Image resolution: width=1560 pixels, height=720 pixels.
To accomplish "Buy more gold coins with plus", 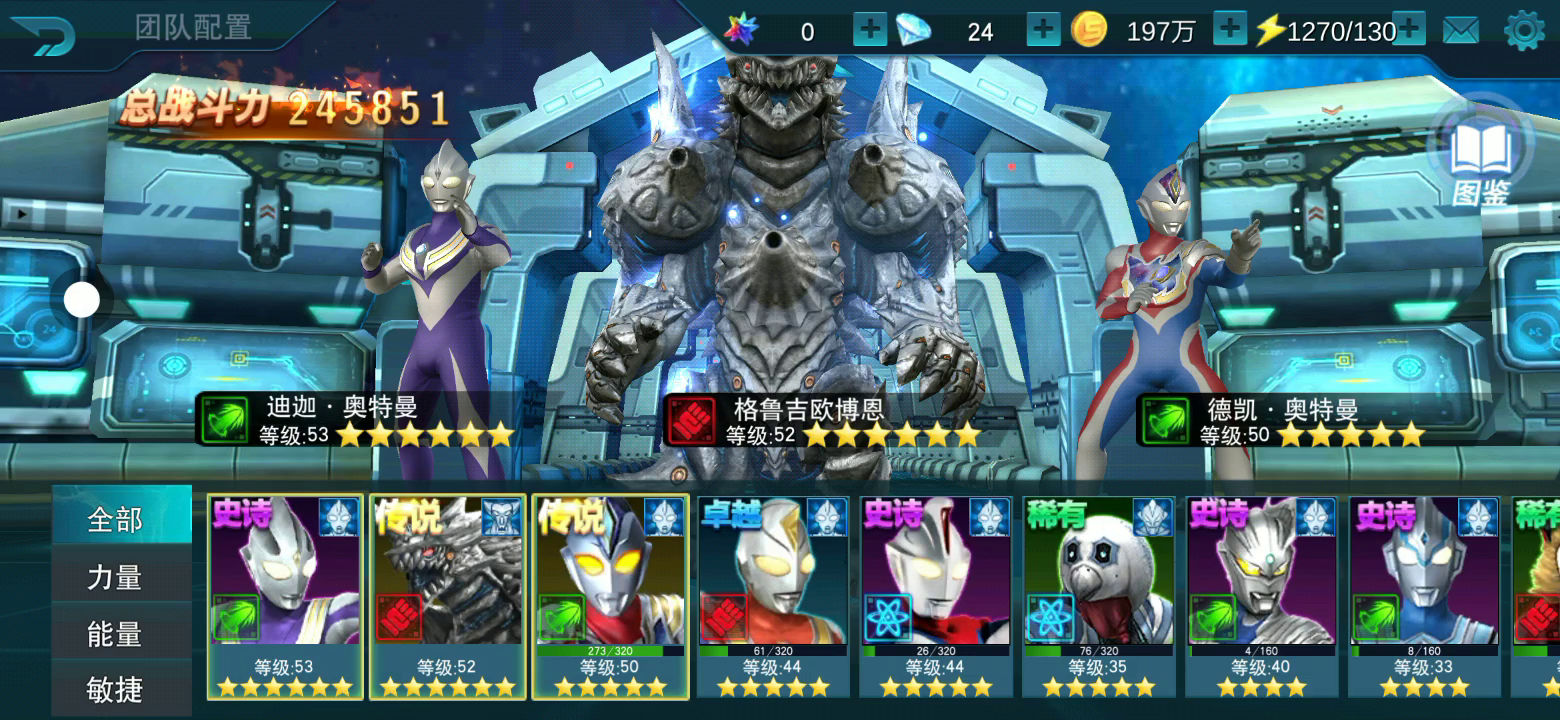I will pos(1229,31).
